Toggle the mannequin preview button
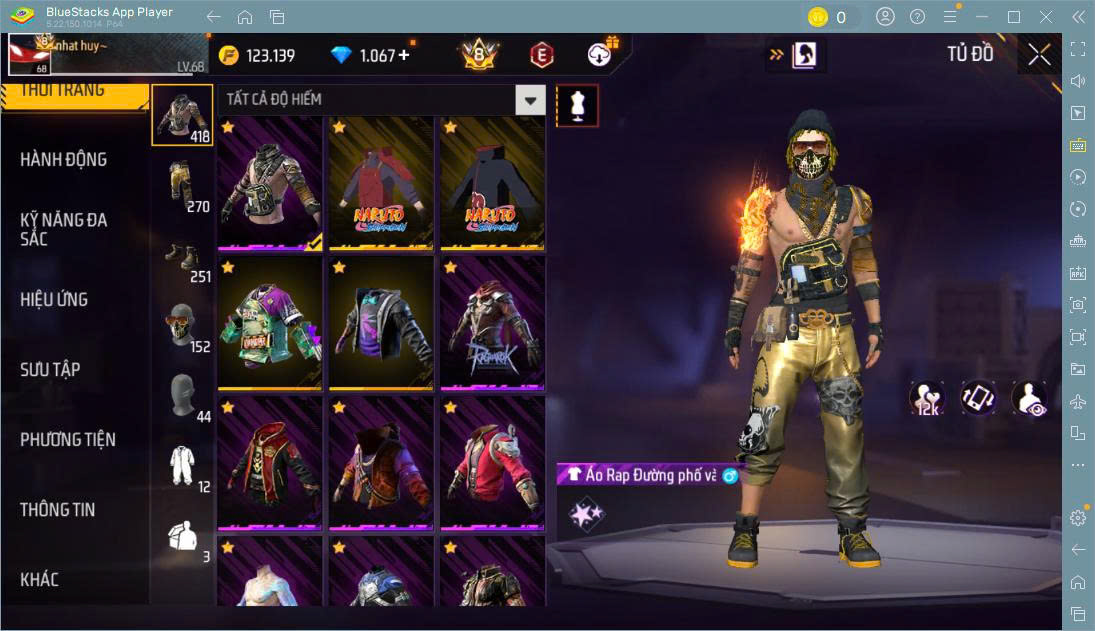The height and width of the screenshot is (631, 1095). 577,105
